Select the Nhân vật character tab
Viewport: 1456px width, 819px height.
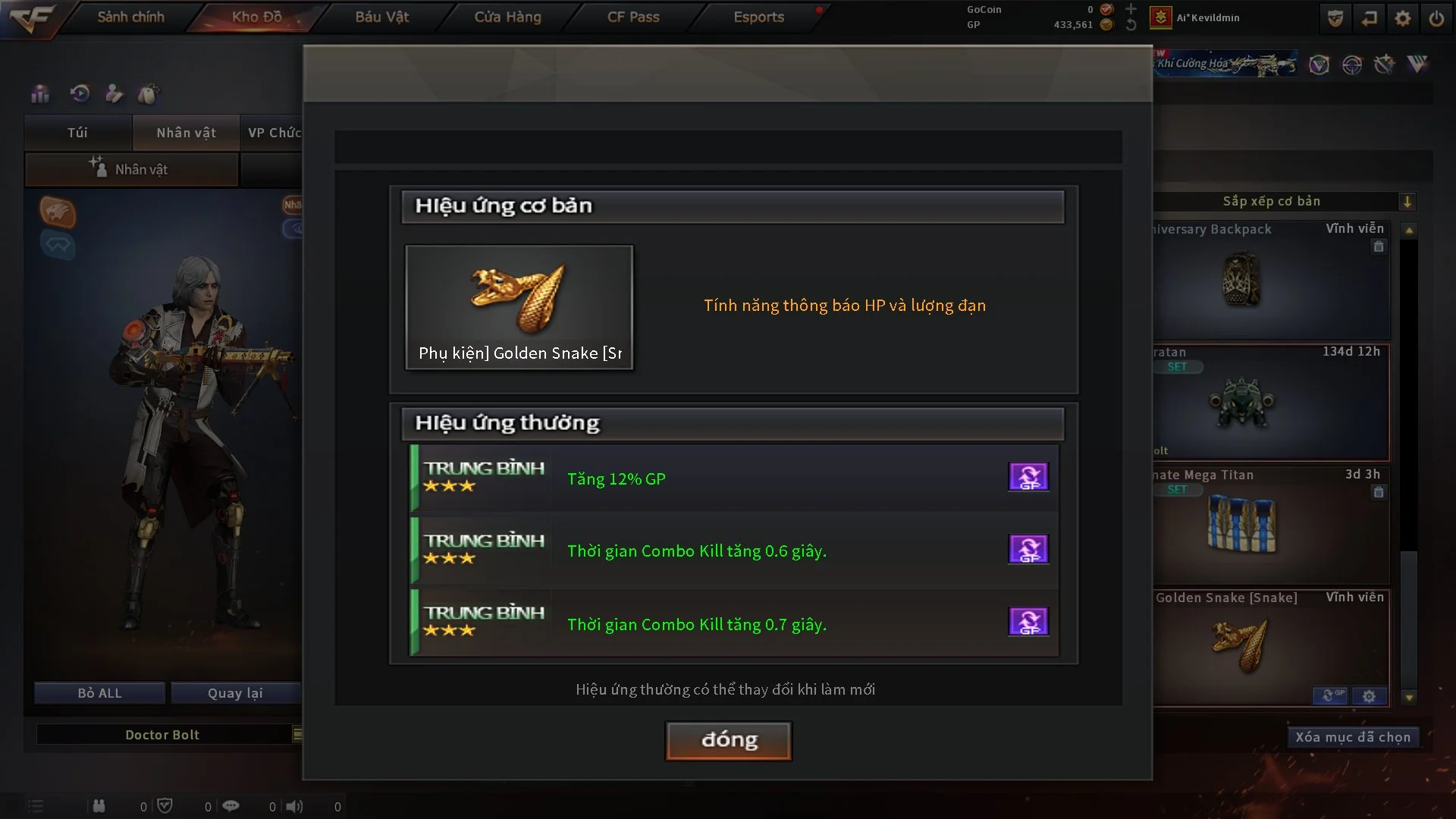point(186,133)
